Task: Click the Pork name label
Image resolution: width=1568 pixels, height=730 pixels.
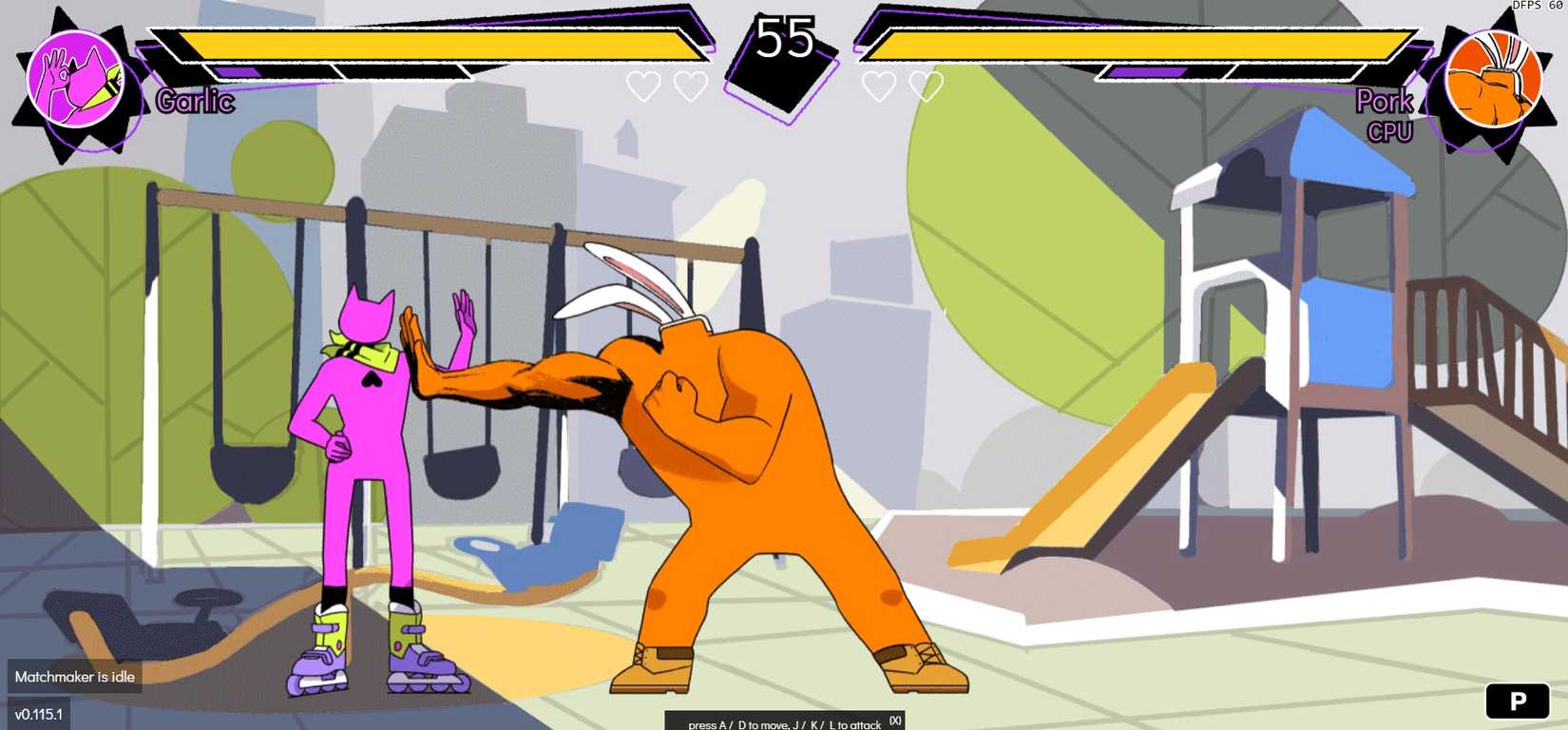Action: (1386, 102)
